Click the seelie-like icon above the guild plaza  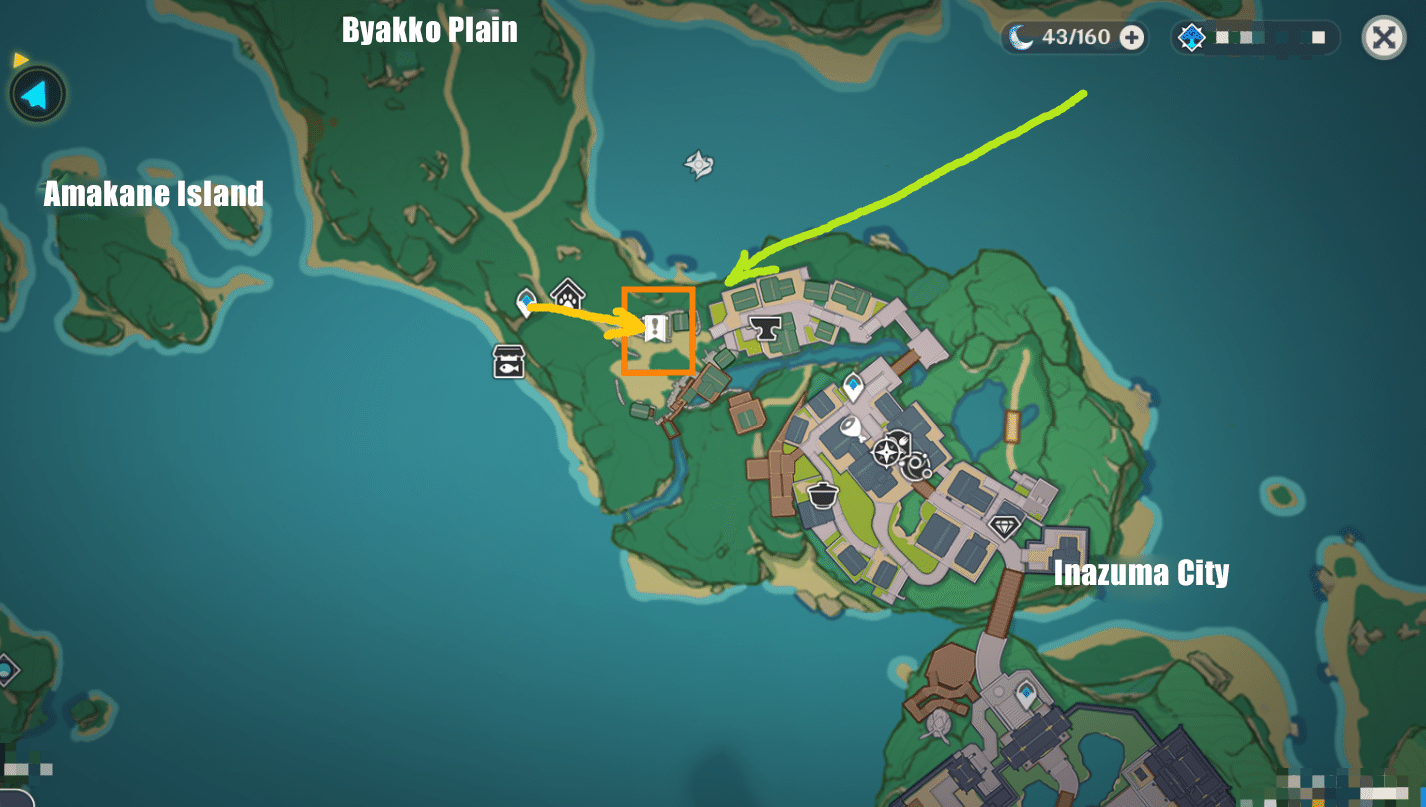(916, 466)
